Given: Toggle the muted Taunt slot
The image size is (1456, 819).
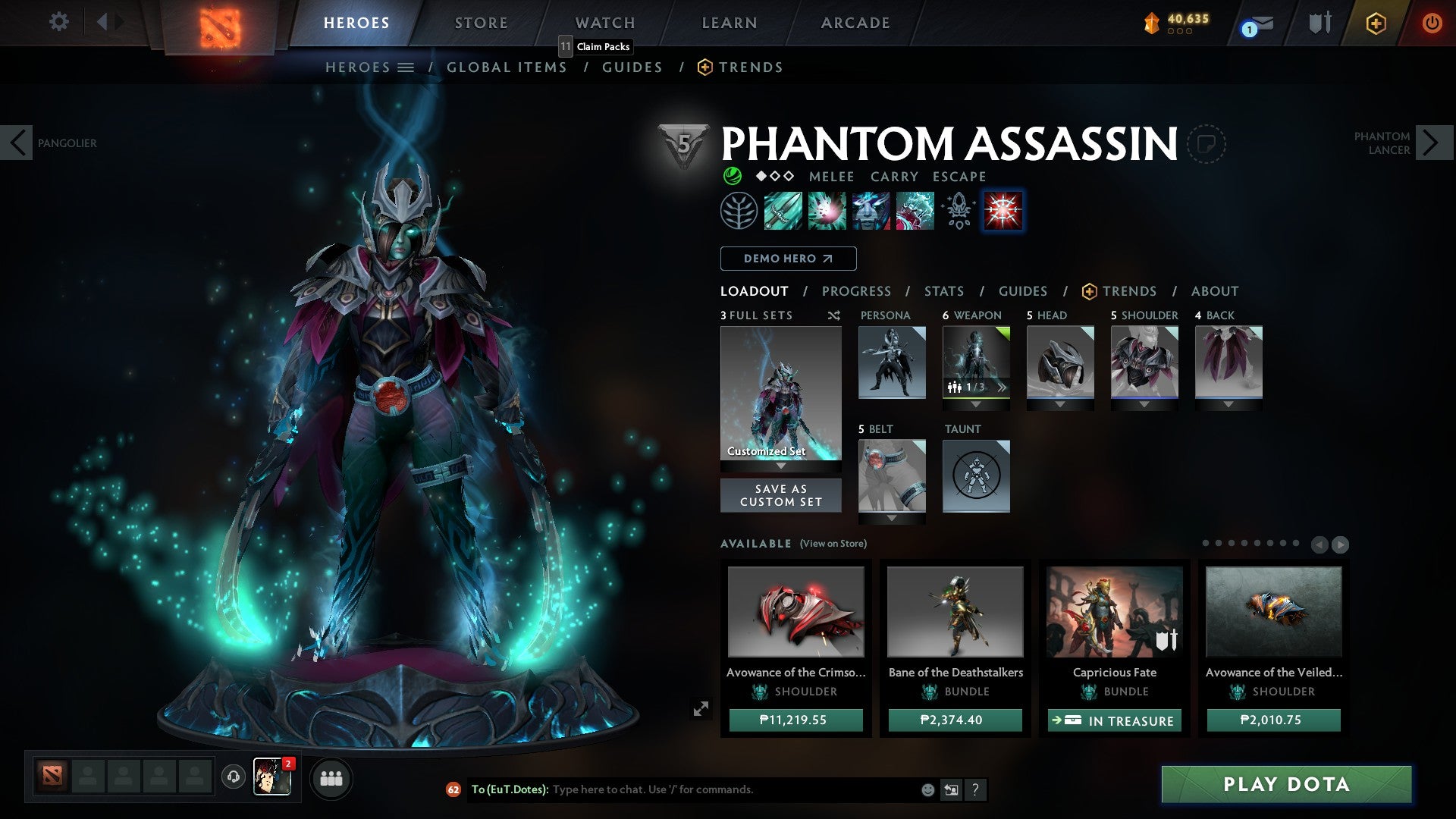Looking at the screenshot, I should point(976,475).
